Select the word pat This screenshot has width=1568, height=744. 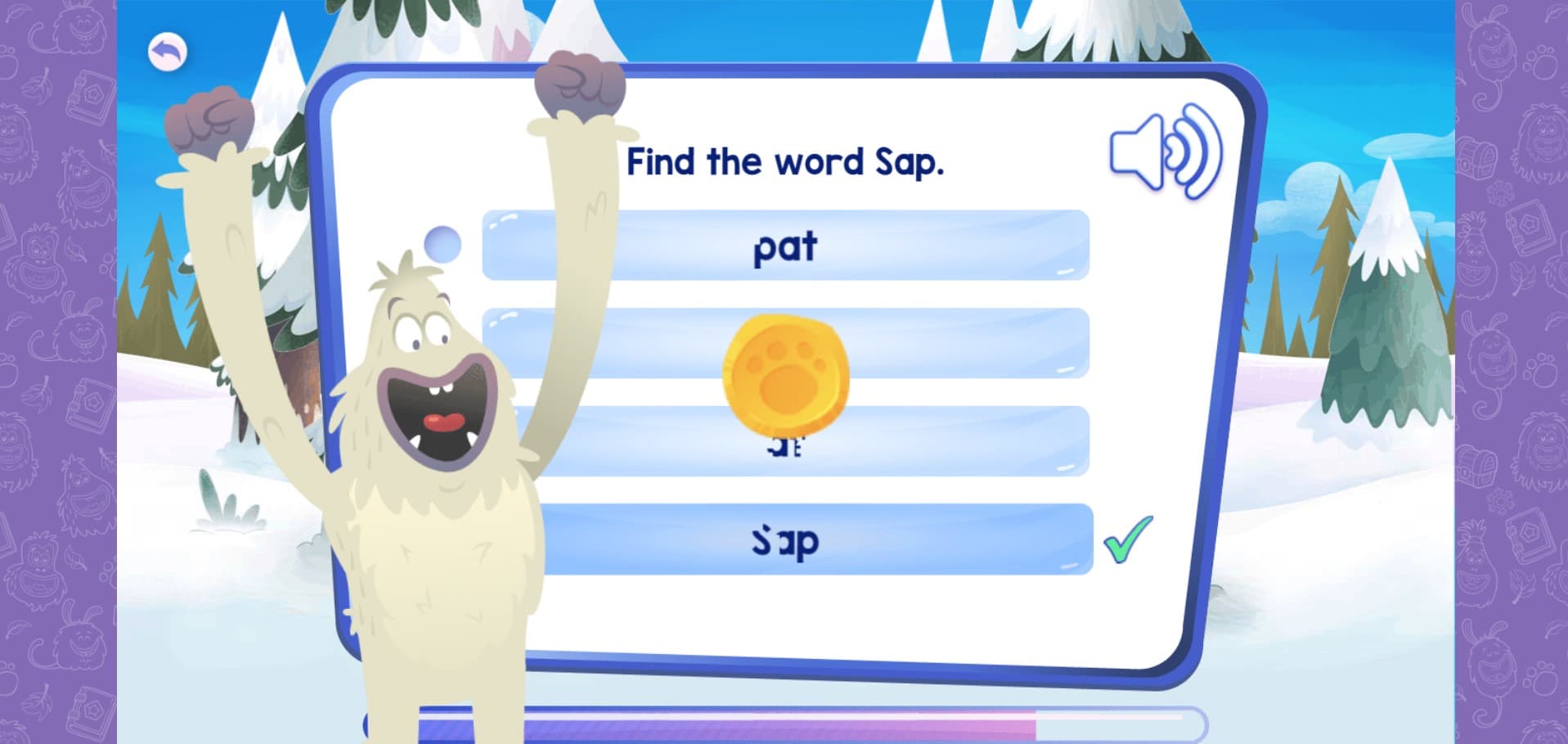(x=784, y=246)
